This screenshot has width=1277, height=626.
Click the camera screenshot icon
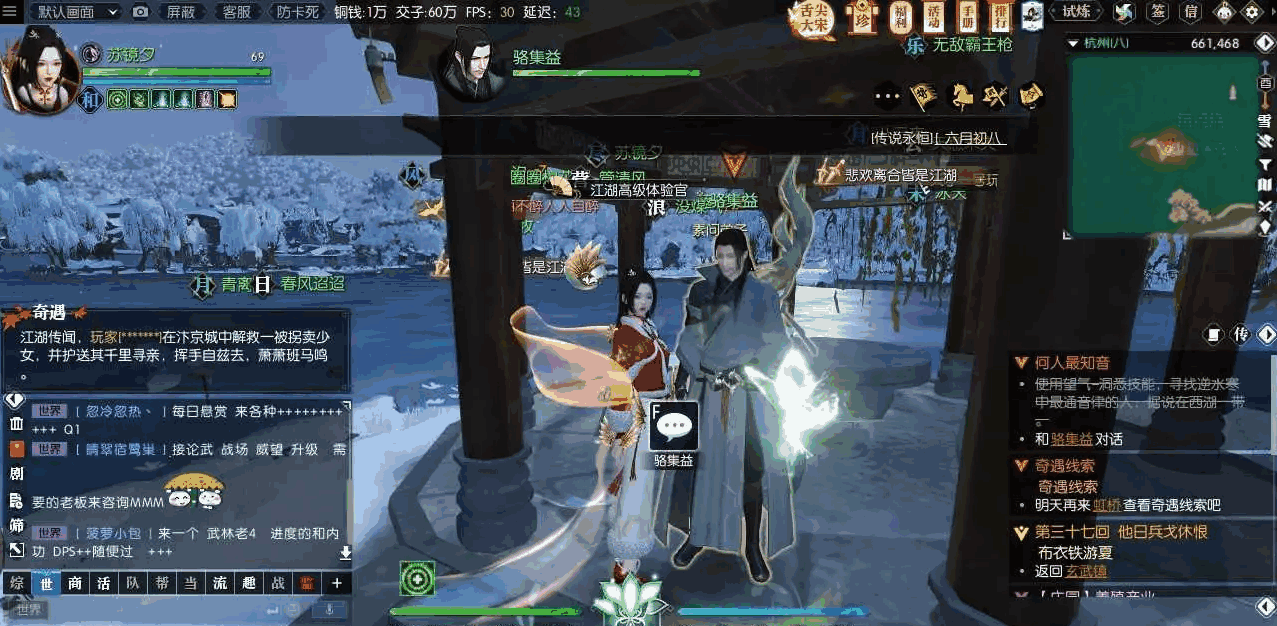[x=141, y=12]
